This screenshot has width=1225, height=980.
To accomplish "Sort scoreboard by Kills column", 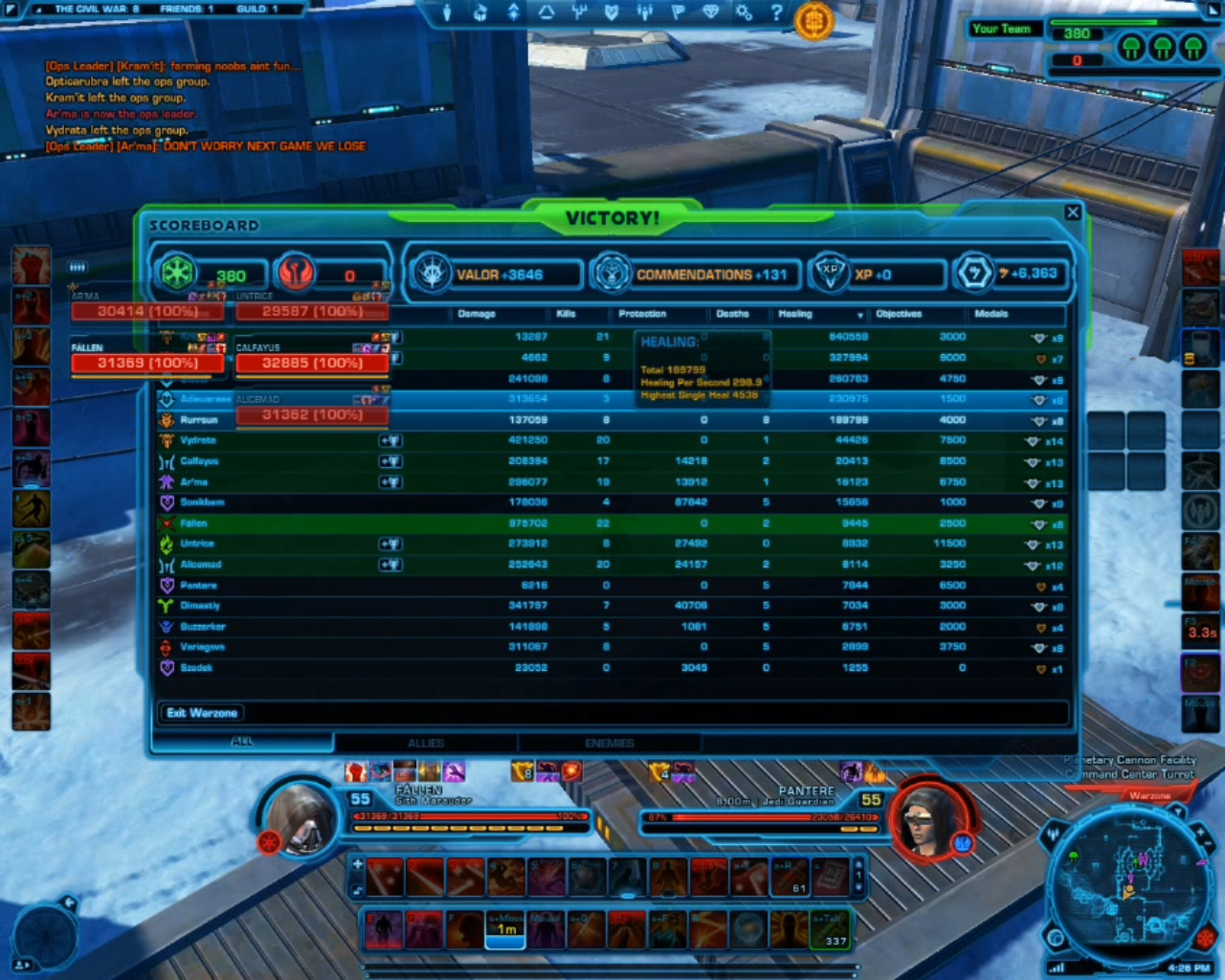I will pyautogui.click(x=566, y=314).
